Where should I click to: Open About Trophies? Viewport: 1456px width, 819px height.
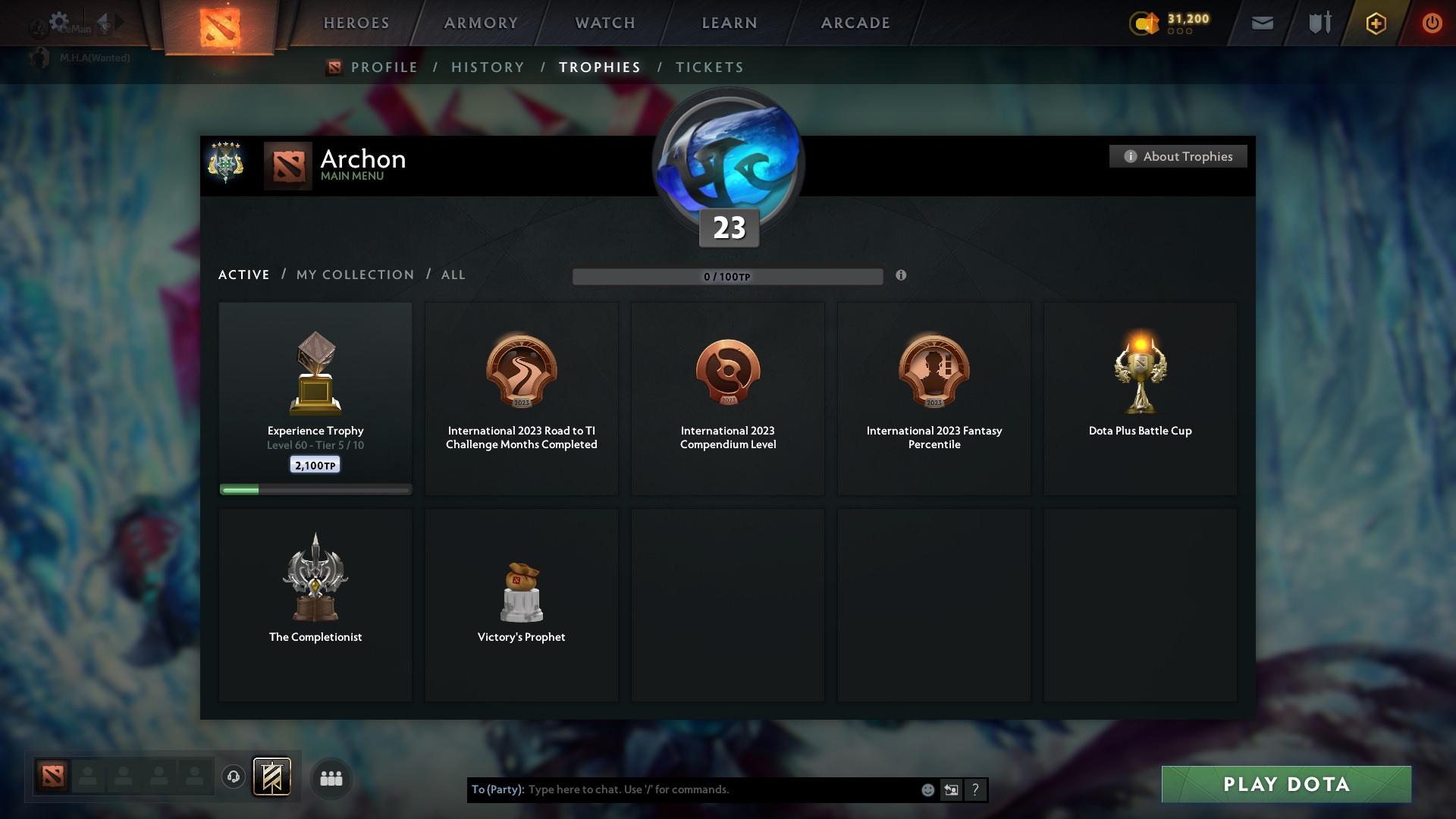[x=1178, y=156]
